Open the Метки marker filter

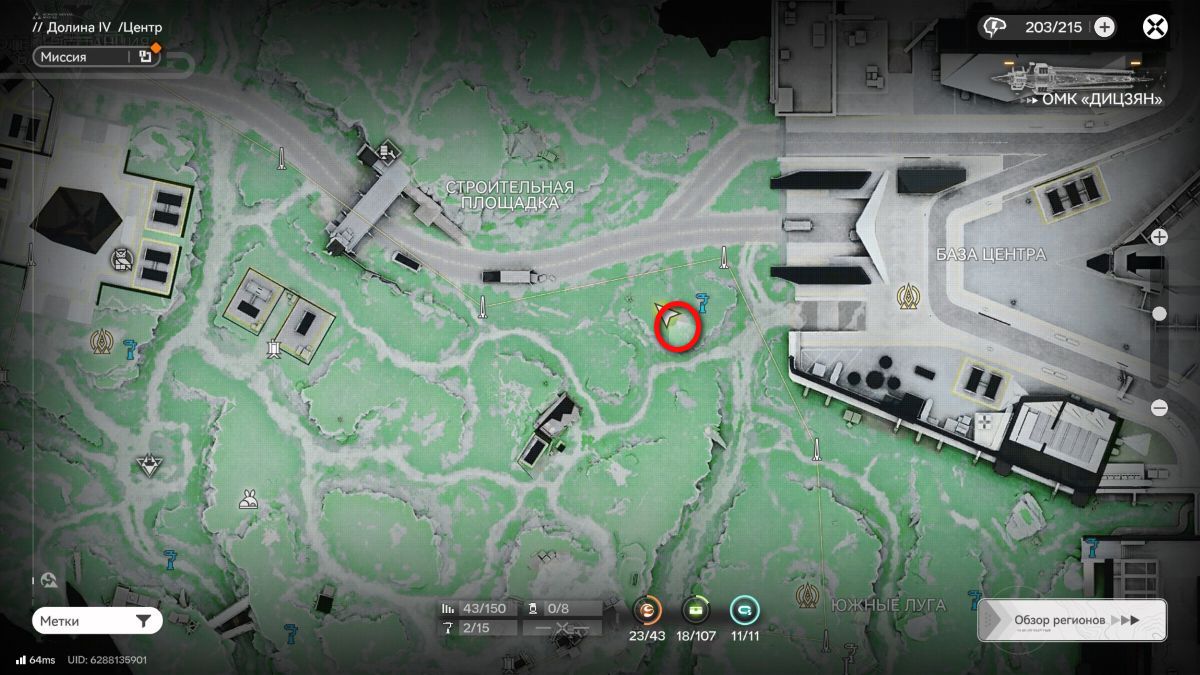click(x=96, y=621)
